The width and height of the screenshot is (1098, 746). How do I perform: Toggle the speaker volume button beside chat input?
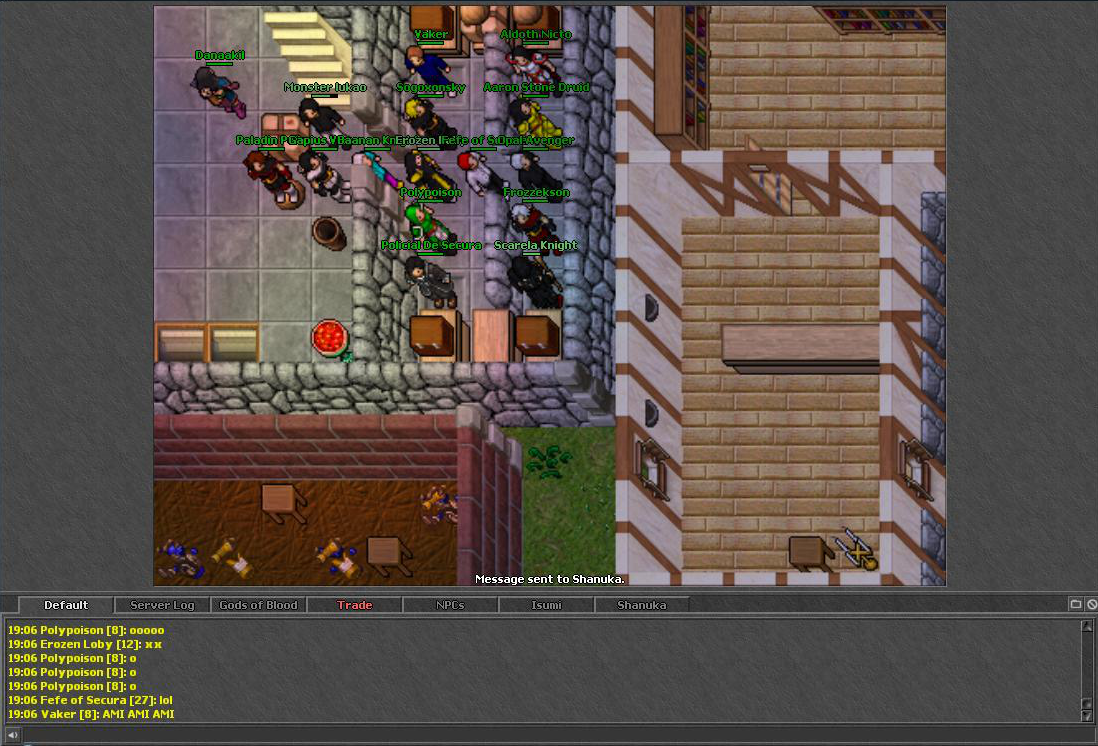click(x=12, y=735)
